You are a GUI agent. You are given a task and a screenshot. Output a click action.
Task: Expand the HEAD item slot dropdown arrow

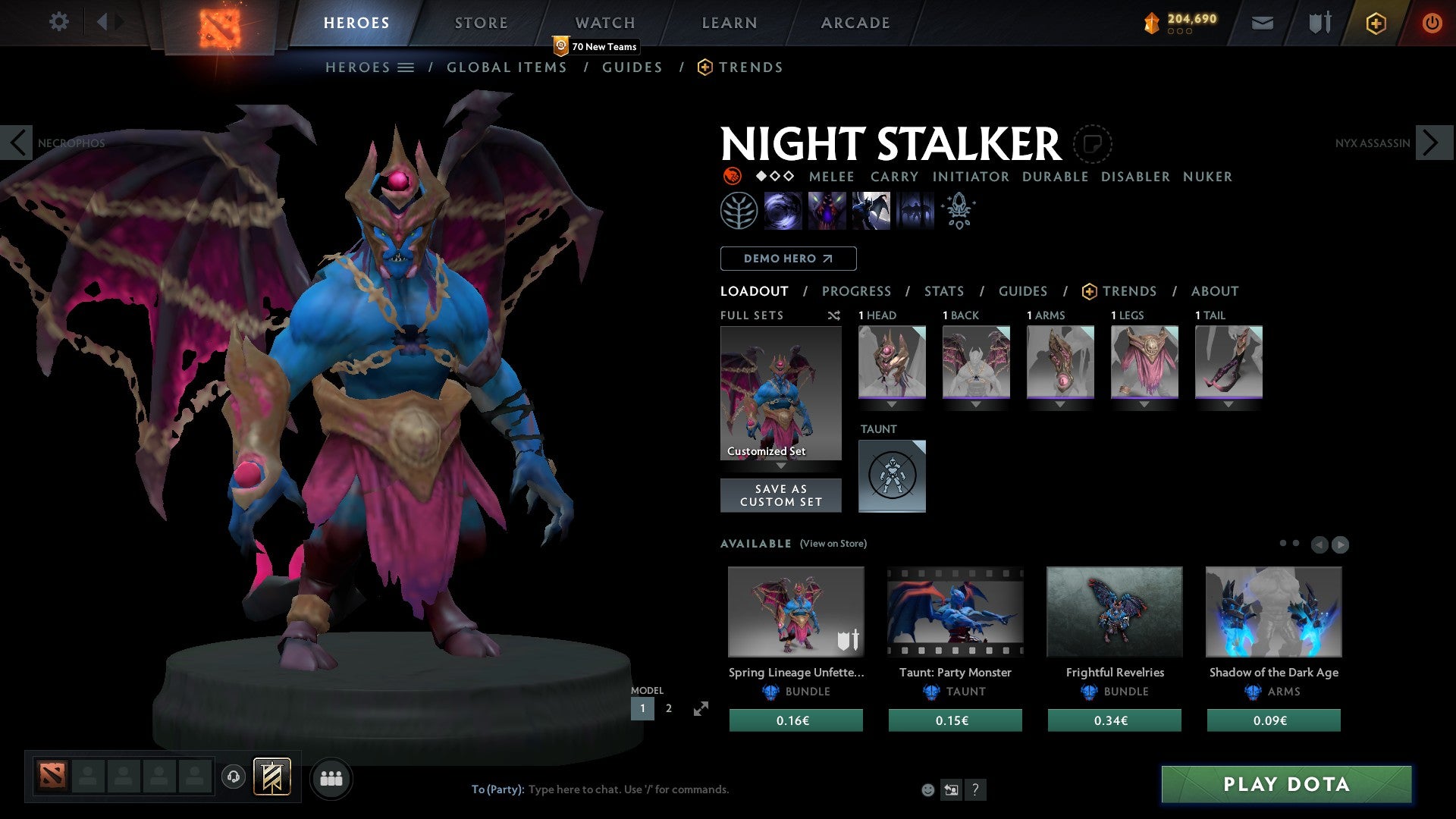tap(892, 404)
